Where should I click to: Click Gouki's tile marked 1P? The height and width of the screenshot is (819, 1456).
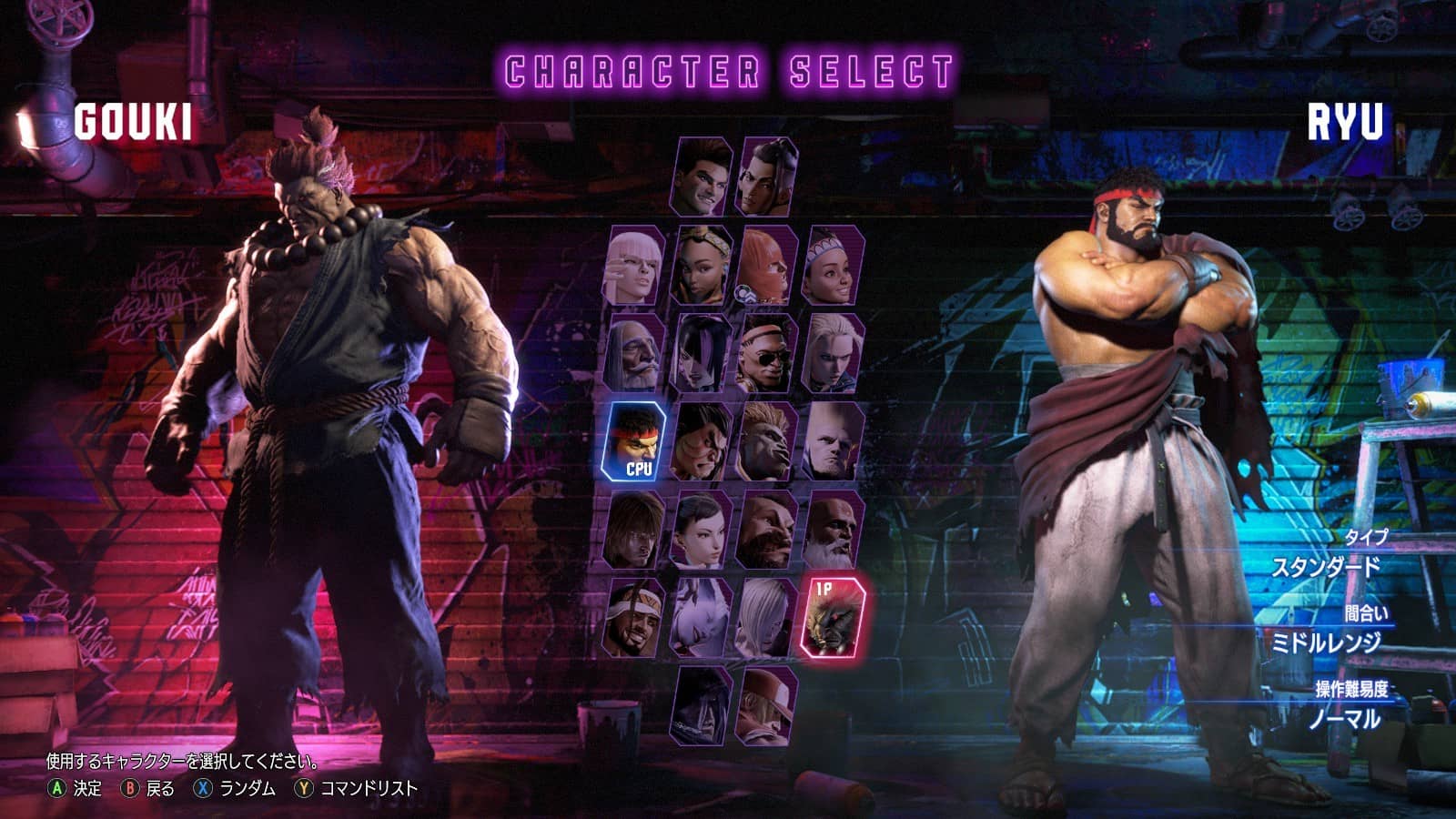[x=832, y=618]
